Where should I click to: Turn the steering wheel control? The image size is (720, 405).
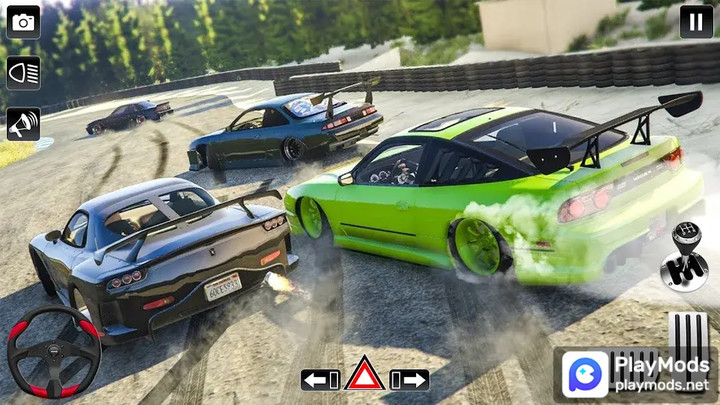54,352
